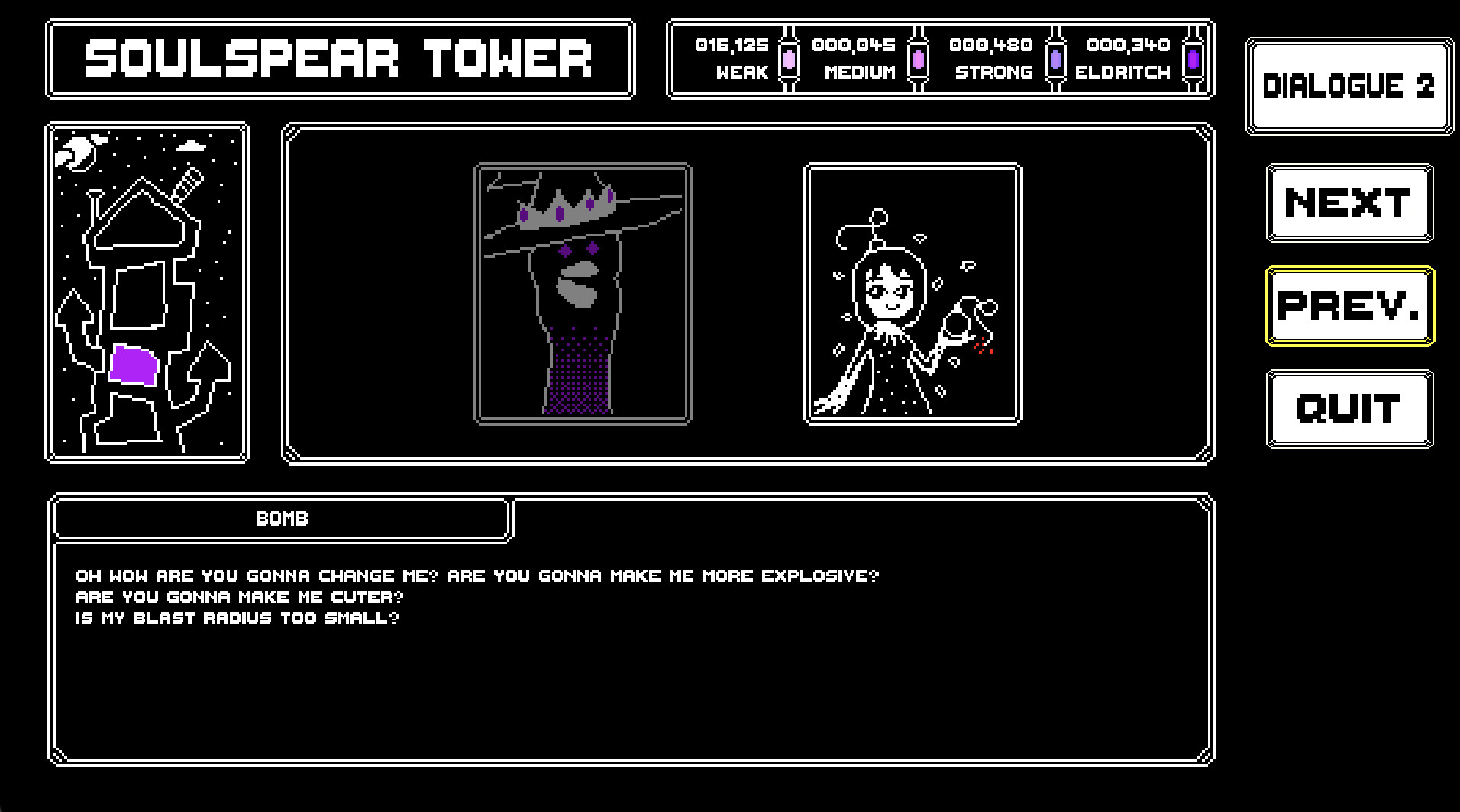
Task: Click the DIALOGUE 2 indicator
Action: point(1349,88)
